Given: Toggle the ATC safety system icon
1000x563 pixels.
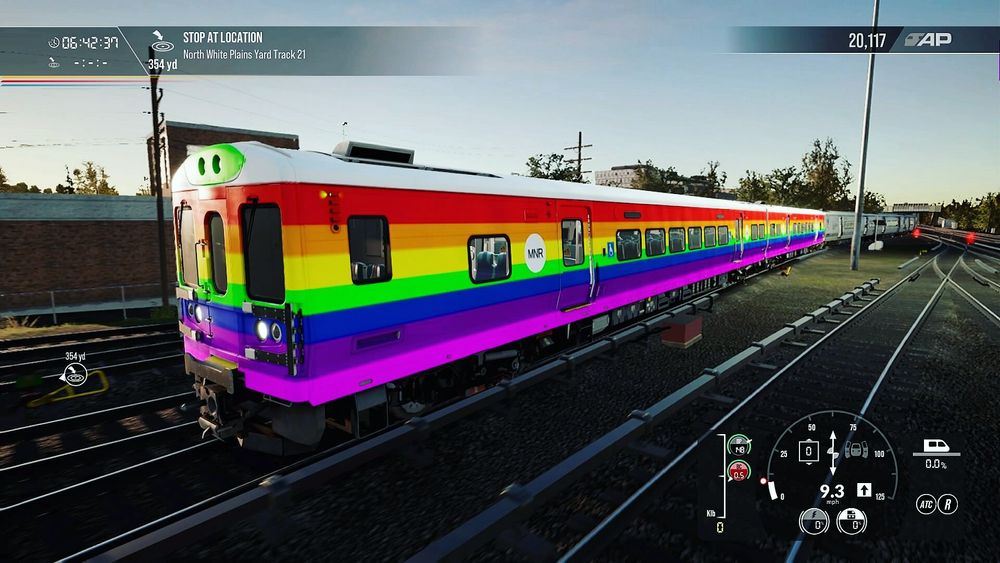Looking at the screenshot, I should coord(926,504).
